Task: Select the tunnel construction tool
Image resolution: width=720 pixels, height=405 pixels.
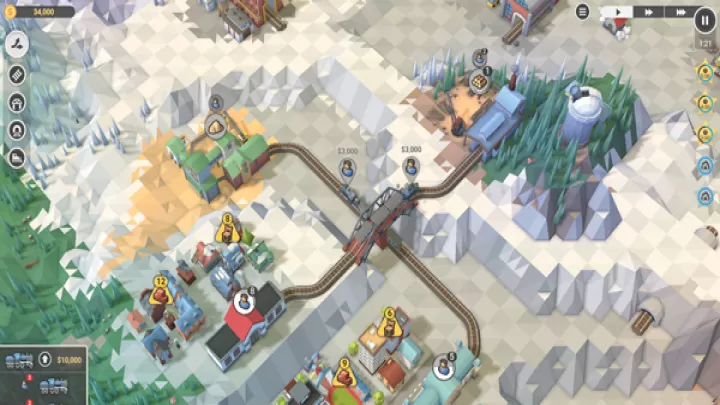Action: click(x=17, y=130)
